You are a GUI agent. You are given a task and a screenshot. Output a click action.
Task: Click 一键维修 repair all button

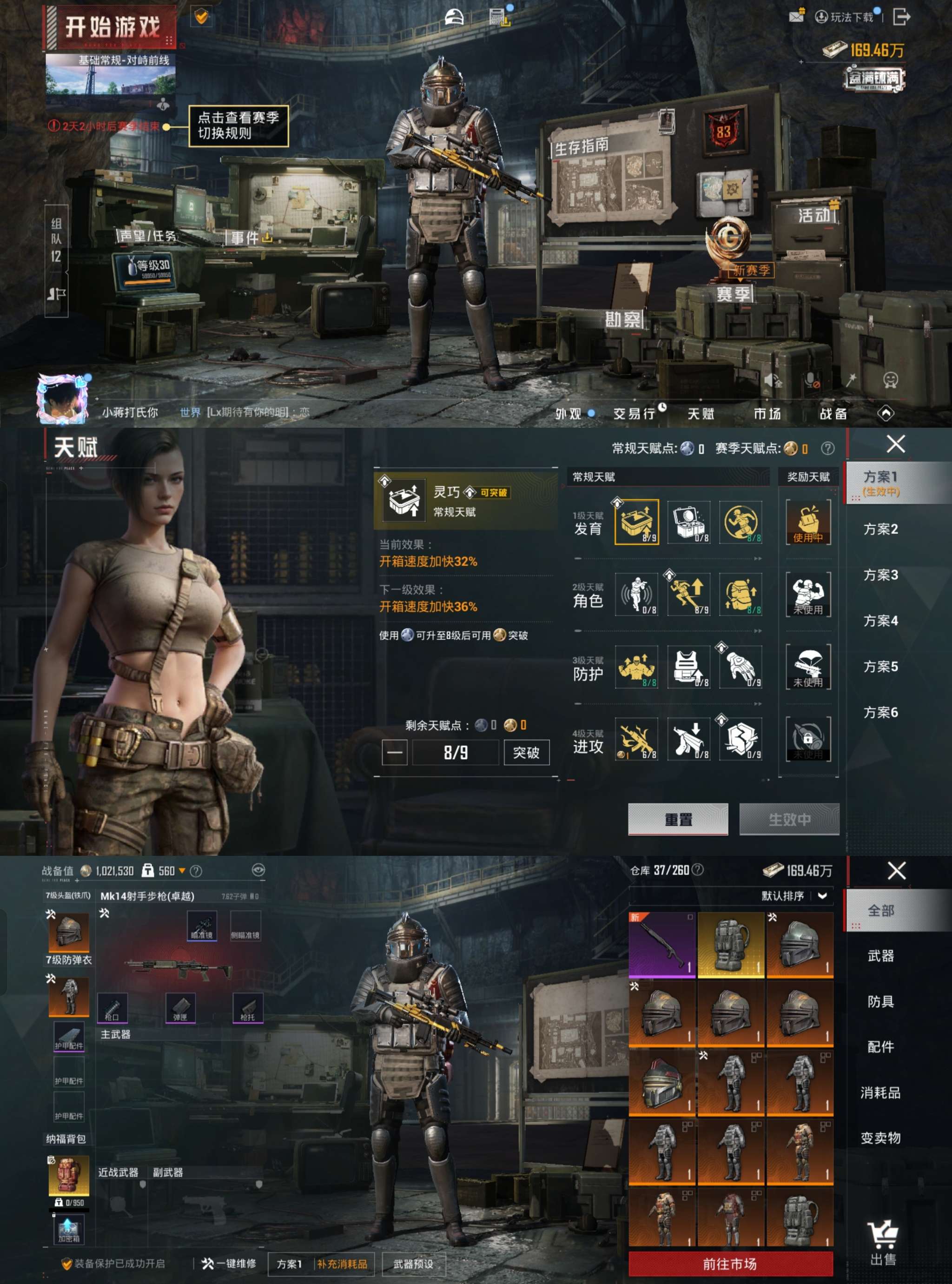229,1263
